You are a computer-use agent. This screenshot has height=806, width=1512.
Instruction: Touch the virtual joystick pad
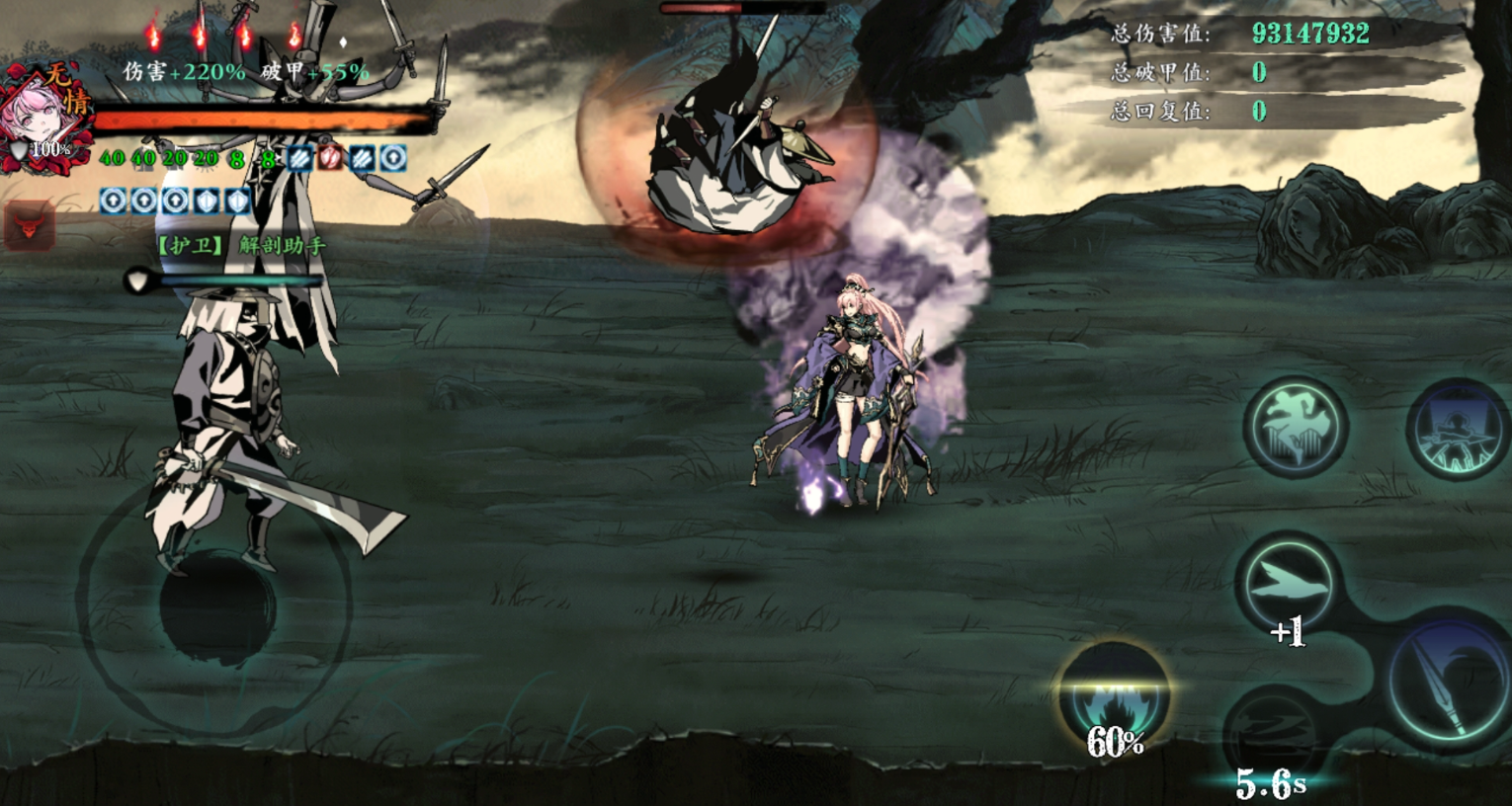point(215,604)
